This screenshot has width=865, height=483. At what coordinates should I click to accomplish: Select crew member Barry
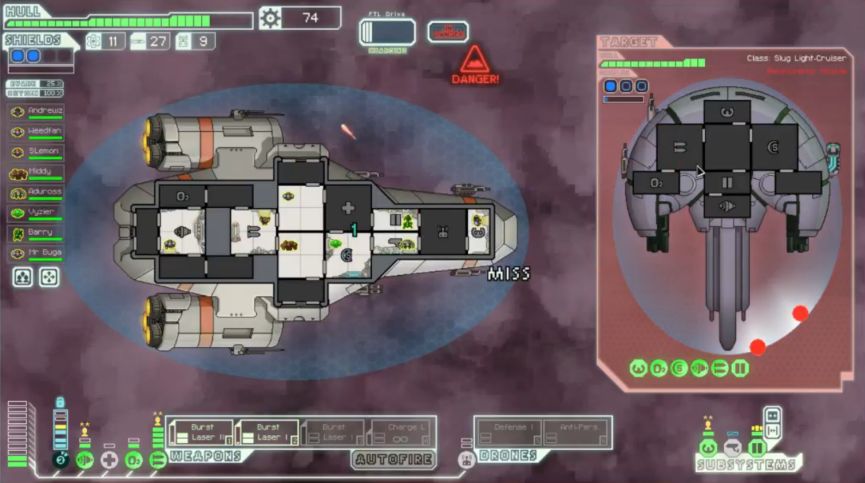(x=36, y=233)
